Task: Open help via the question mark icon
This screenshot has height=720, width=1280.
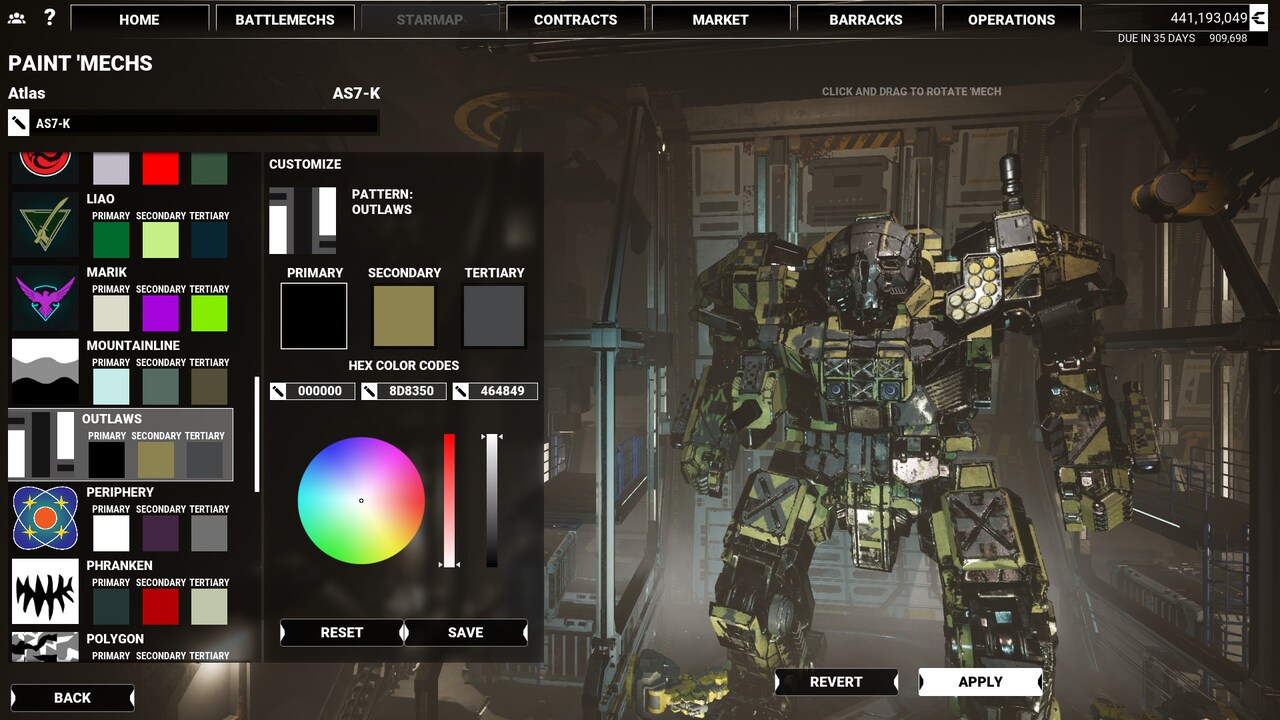Action: (52, 16)
